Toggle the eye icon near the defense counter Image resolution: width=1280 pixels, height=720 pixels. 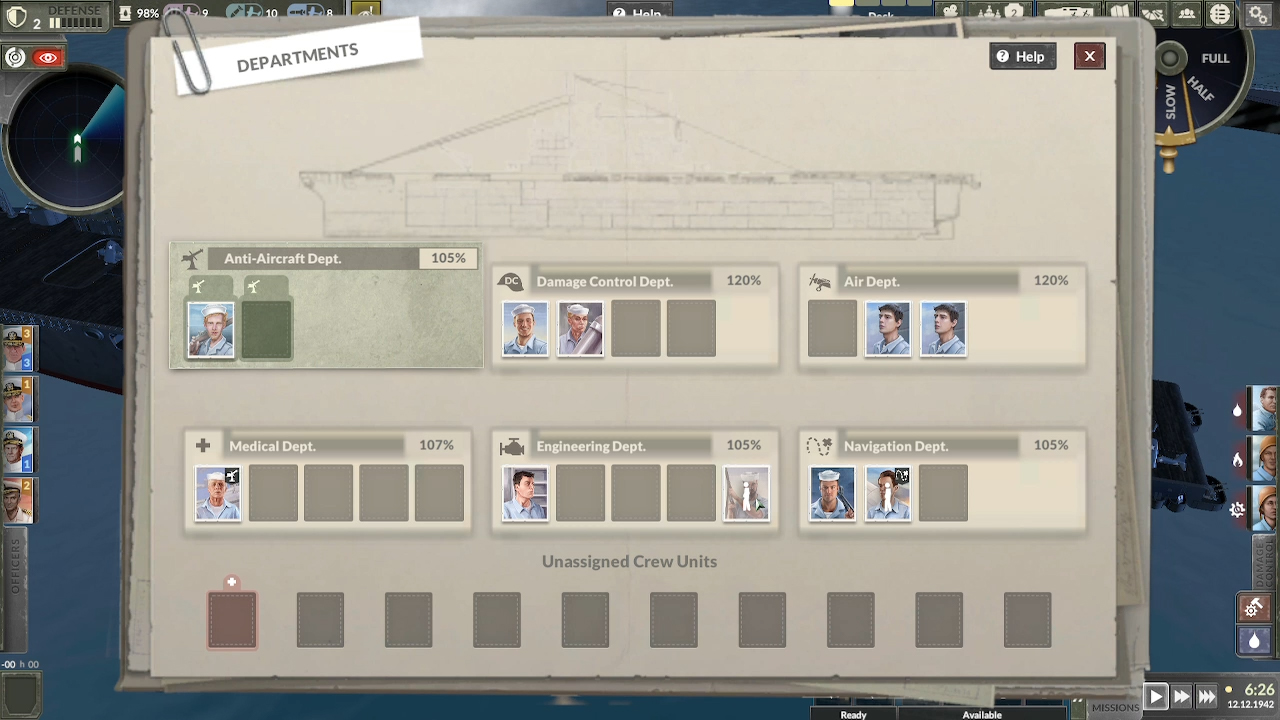pyautogui.click(x=47, y=57)
